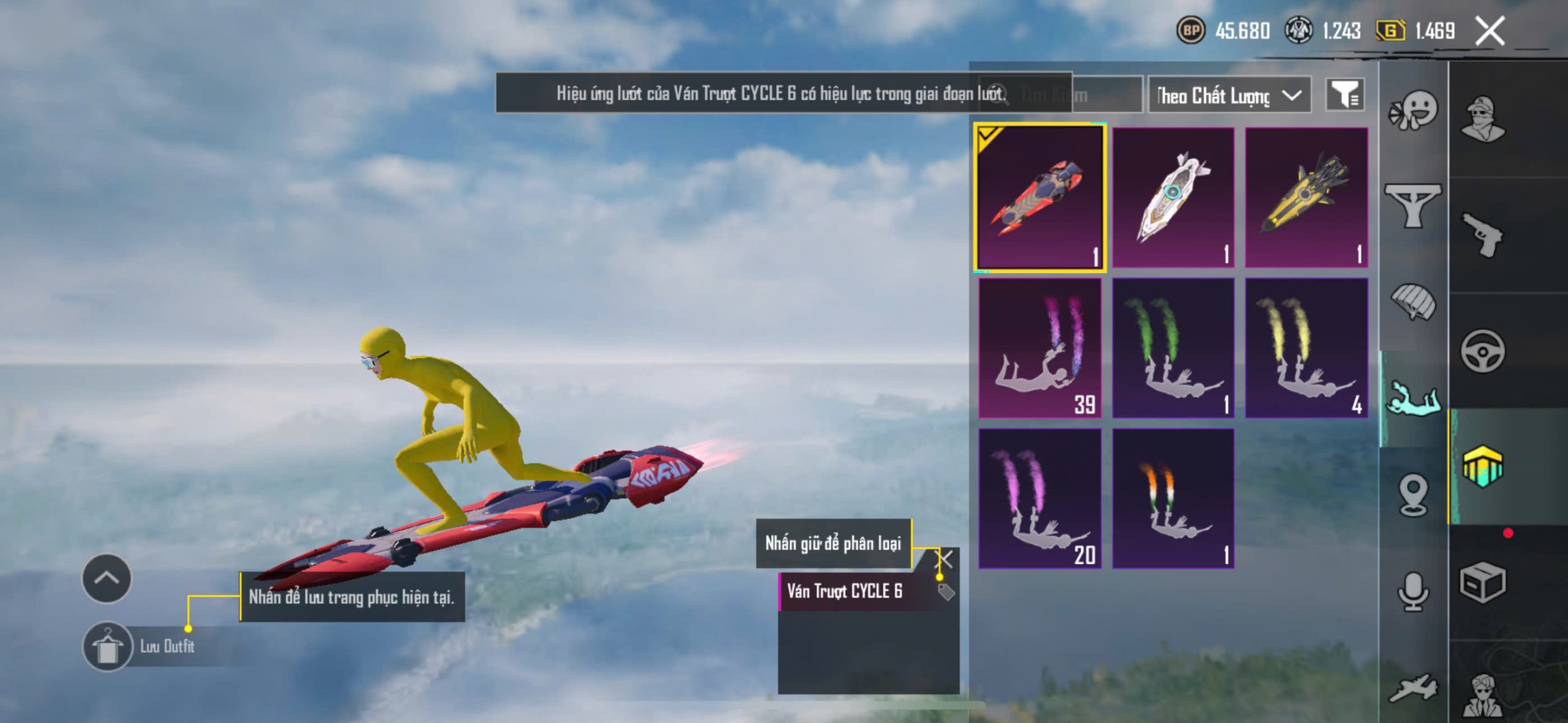Viewport: 1568px width, 723px height.
Task: Switch to the emote category tab
Action: (1412, 110)
